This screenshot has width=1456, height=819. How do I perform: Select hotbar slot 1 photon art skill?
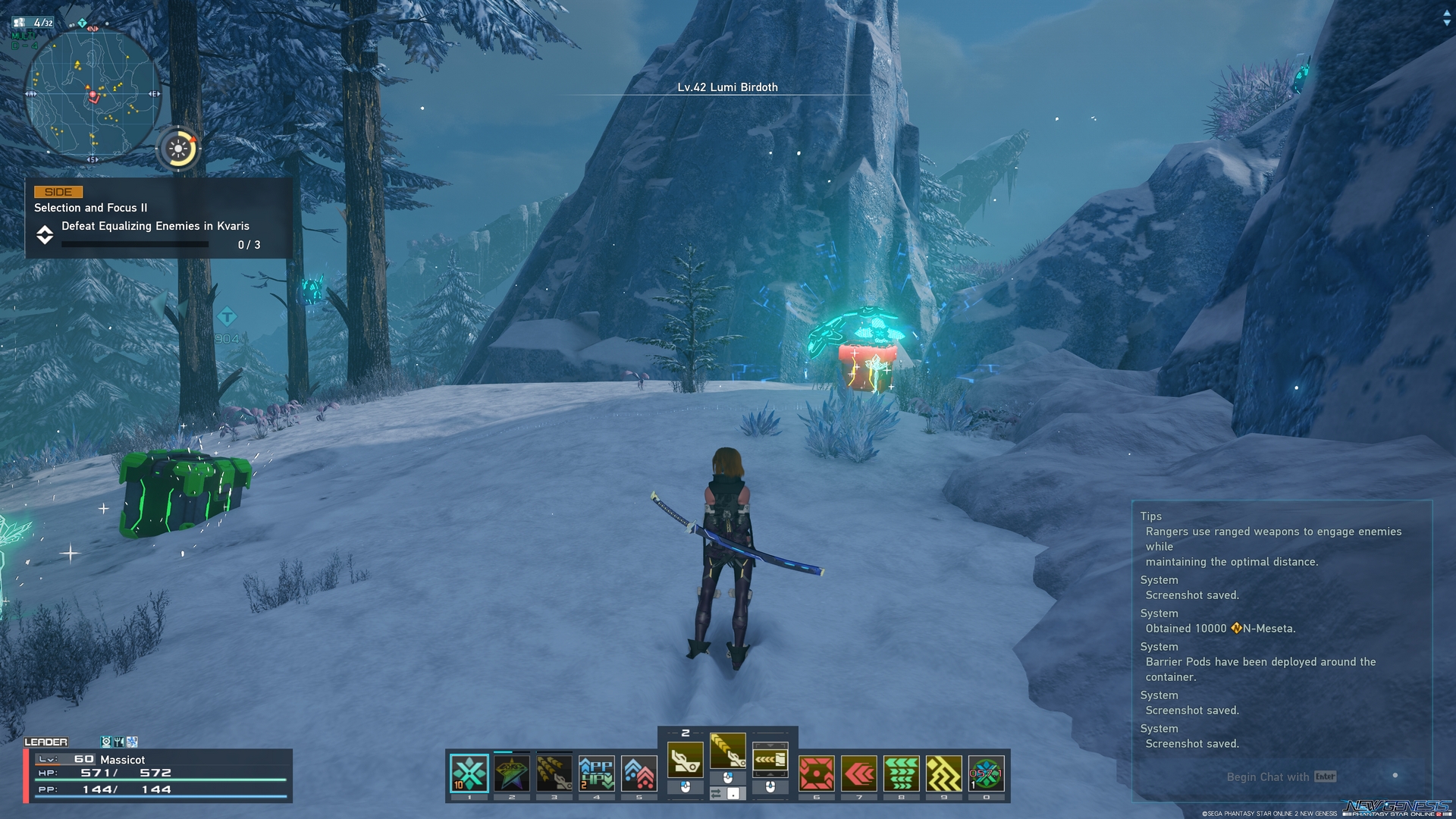click(469, 772)
